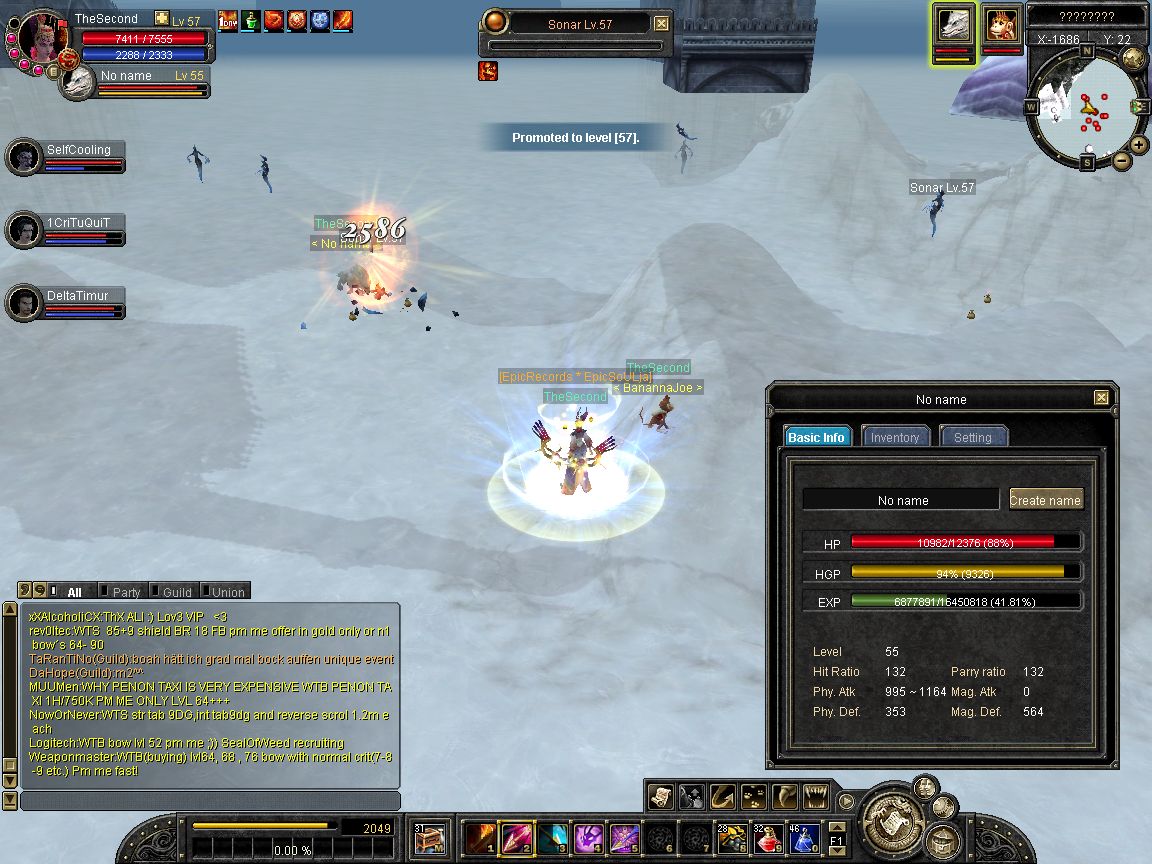The image size is (1152, 864).
Task: Open the world map globe button
Action: tap(1133, 58)
